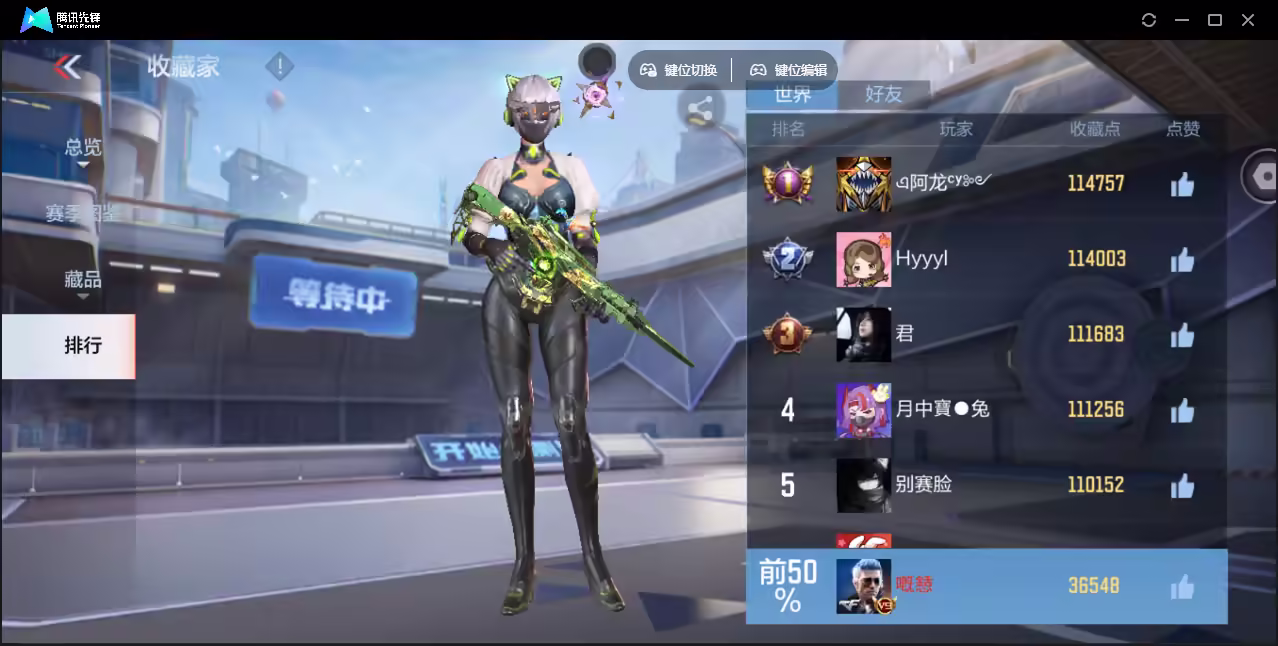This screenshot has height=646, width=1278.
Task: Switch to the 世界 world ranking tab
Action: [x=792, y=94]
